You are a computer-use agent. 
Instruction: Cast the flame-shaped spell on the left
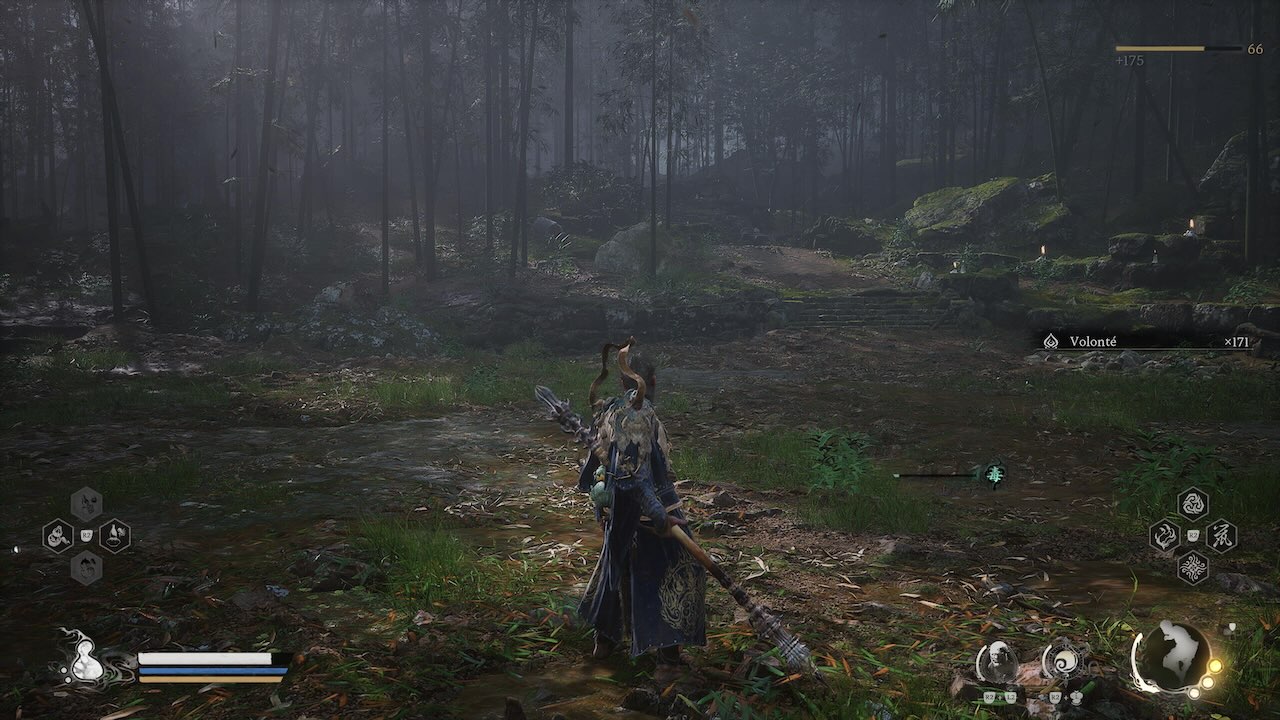tap(1164, 536)
